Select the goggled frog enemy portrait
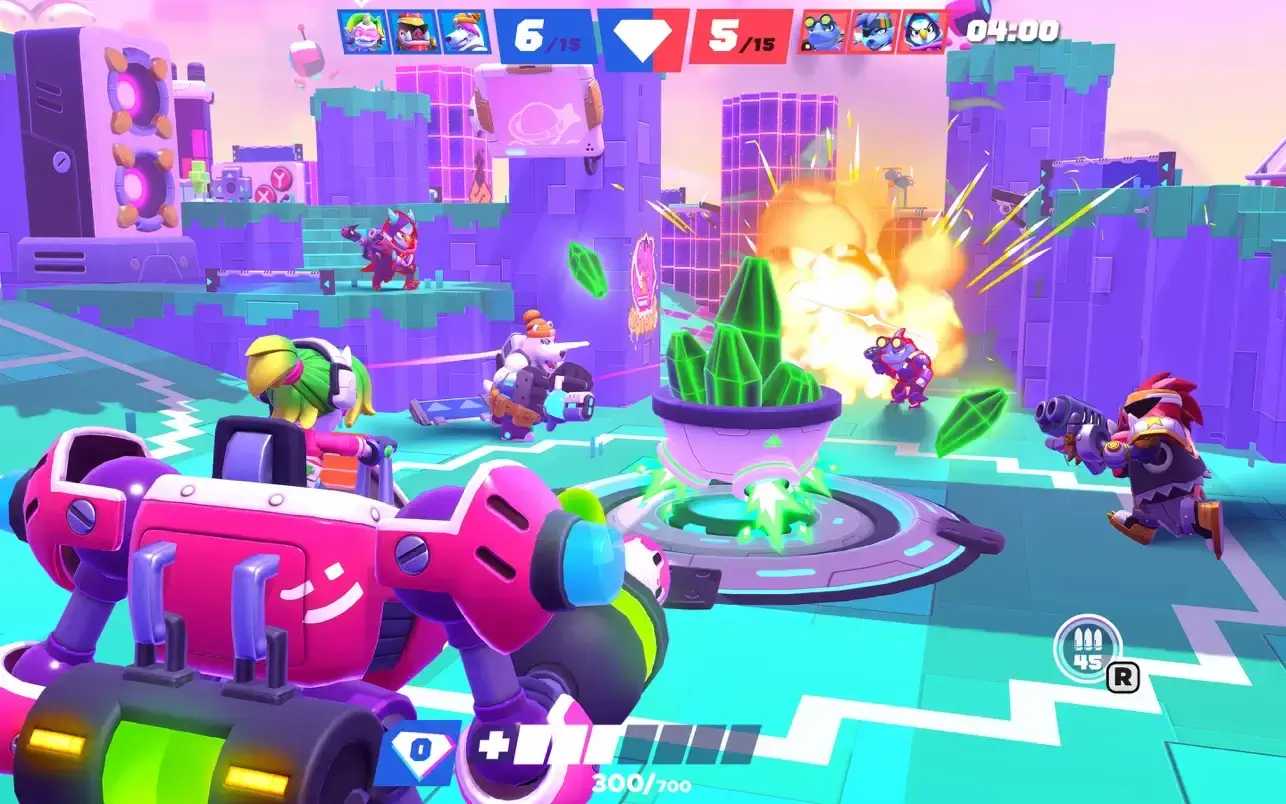This screenshot has height=804, width=1286. pos(824,32)
